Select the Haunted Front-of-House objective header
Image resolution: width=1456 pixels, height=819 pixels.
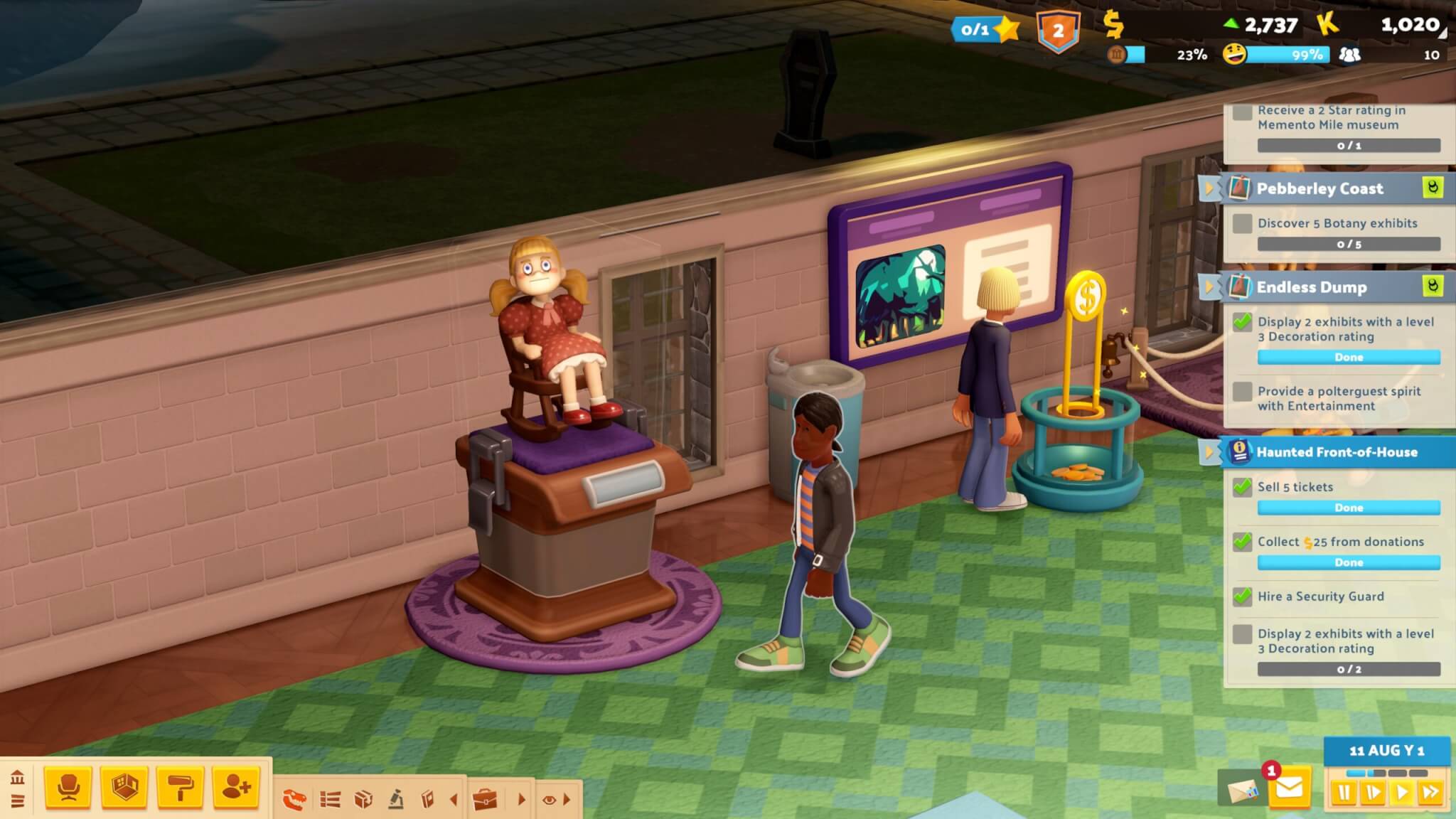tap(1337, 452)
